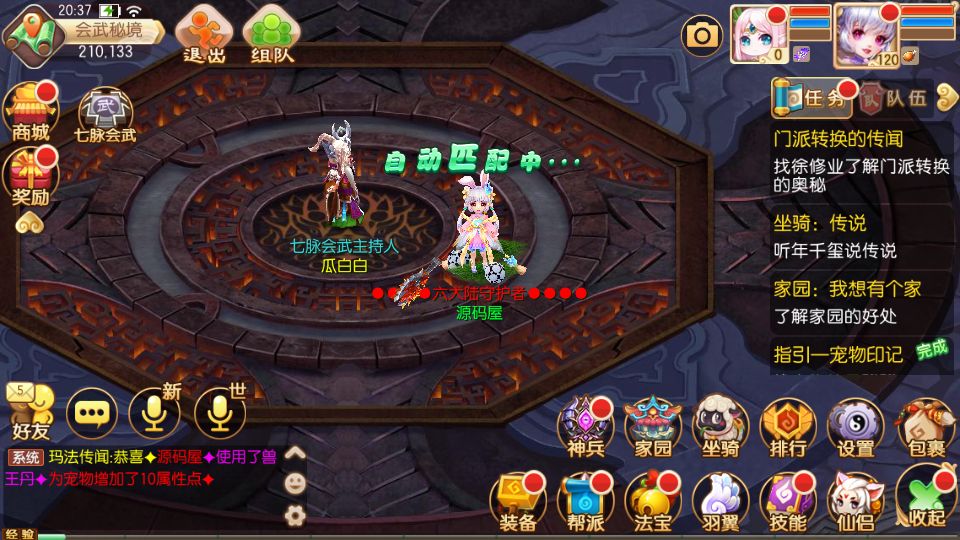
Task: Open the 包裹 bag inventory
Action: (x=924, y=427)
